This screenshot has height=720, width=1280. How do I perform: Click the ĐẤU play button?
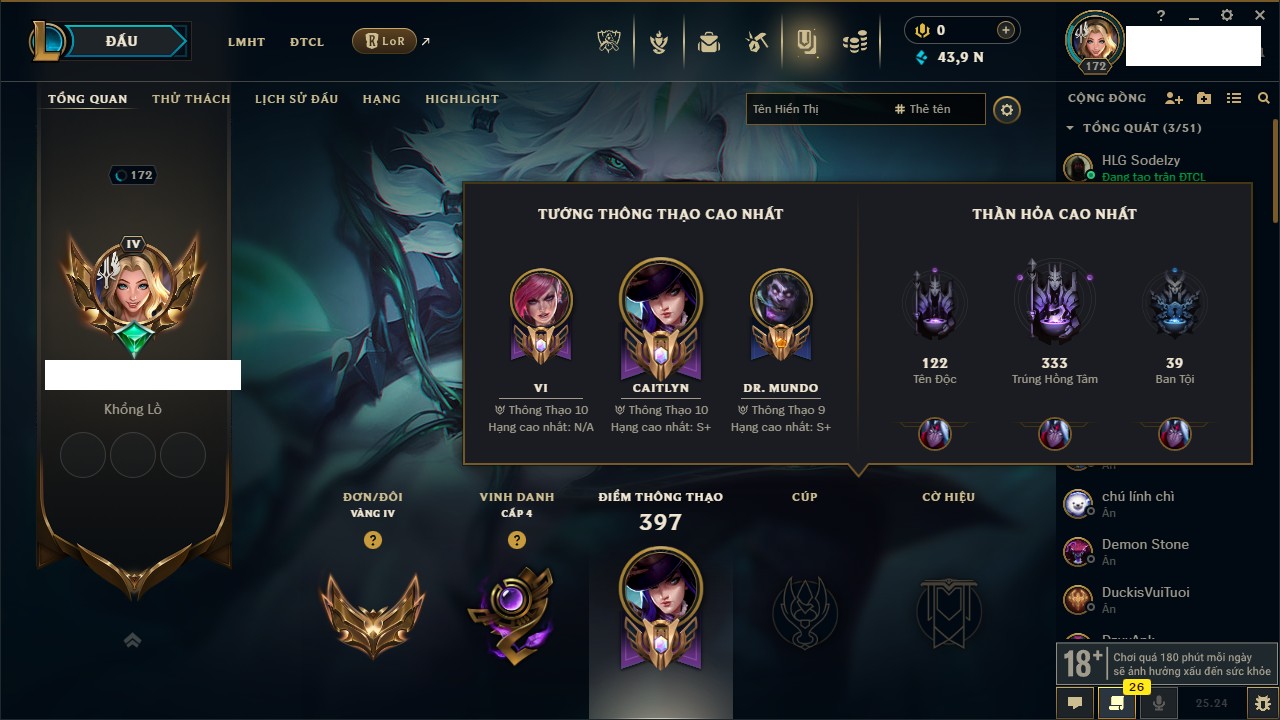120,41
